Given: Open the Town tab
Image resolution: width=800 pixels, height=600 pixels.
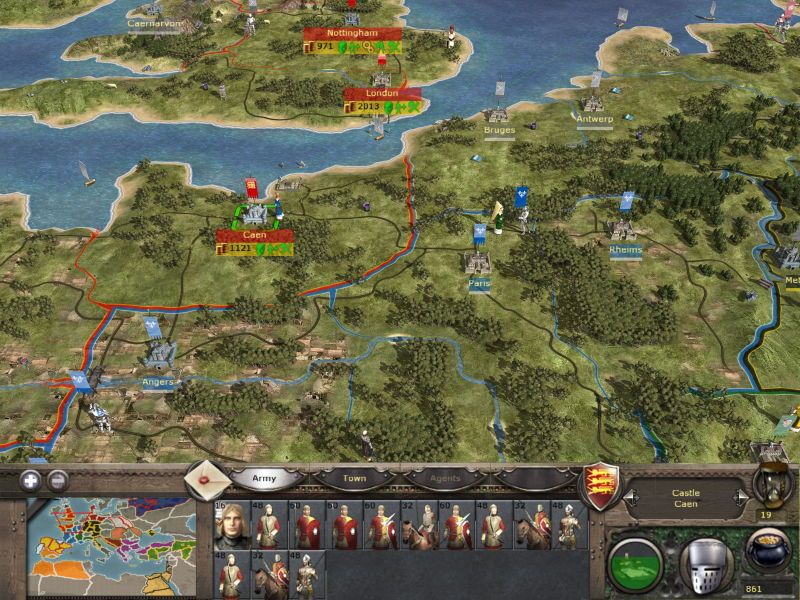Looking at the screenshot, I should coord(355,479).
